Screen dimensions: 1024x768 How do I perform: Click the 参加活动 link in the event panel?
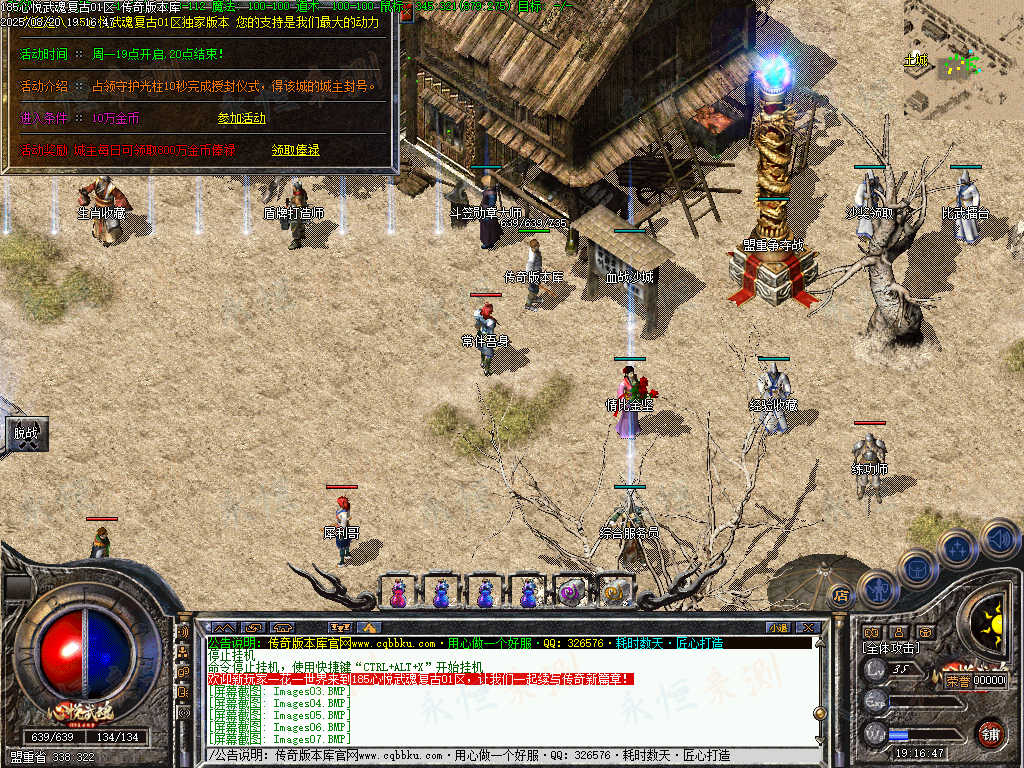(x=241, y=118)
